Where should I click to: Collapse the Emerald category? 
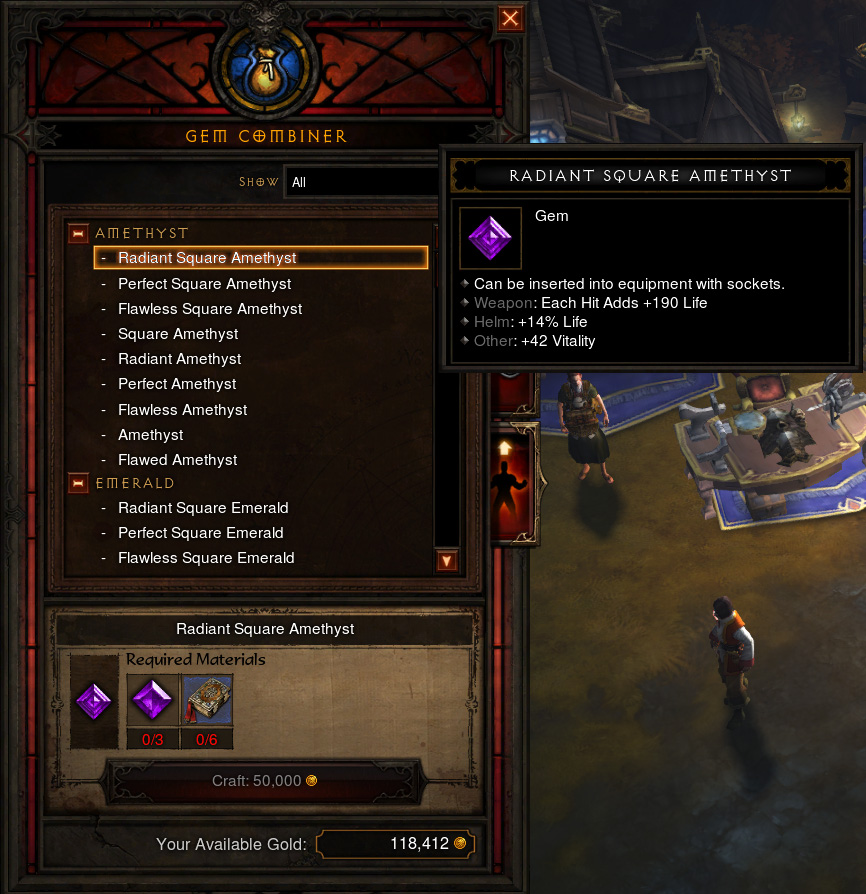(x=78, y=484)
